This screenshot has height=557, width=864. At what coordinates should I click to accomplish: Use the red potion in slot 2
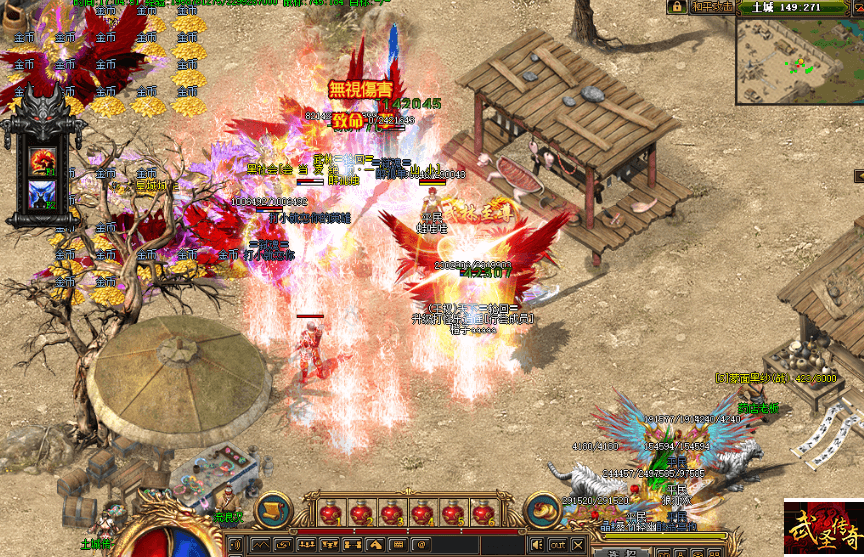360,514
